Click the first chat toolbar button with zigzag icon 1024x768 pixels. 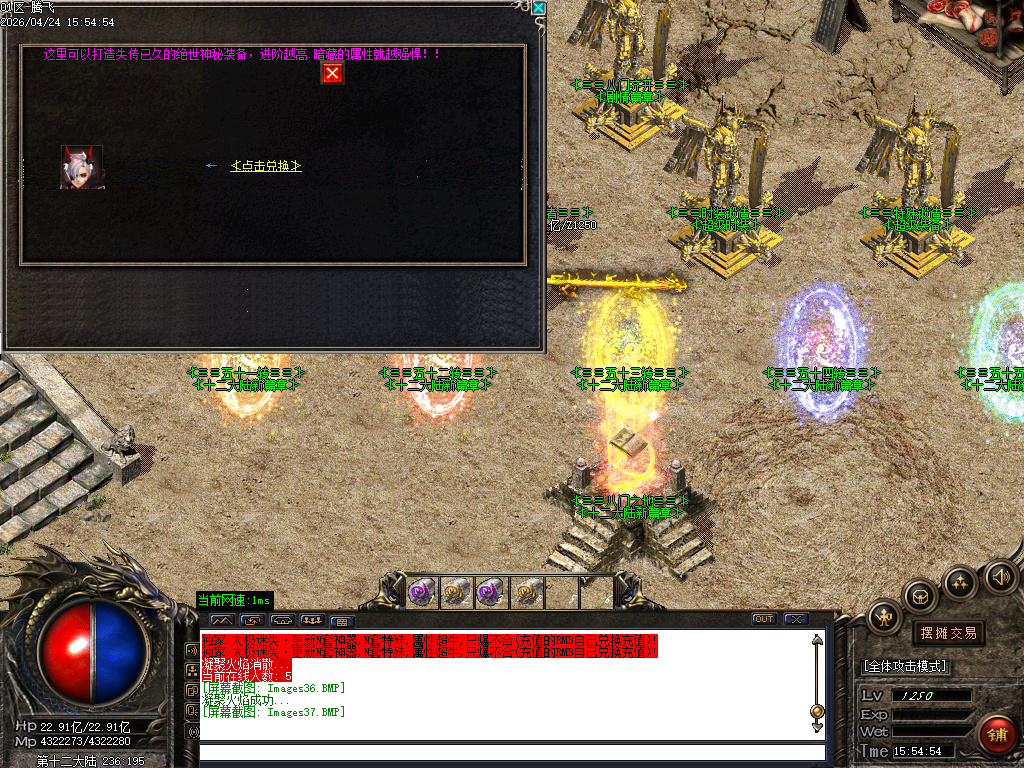coord(220,620)
